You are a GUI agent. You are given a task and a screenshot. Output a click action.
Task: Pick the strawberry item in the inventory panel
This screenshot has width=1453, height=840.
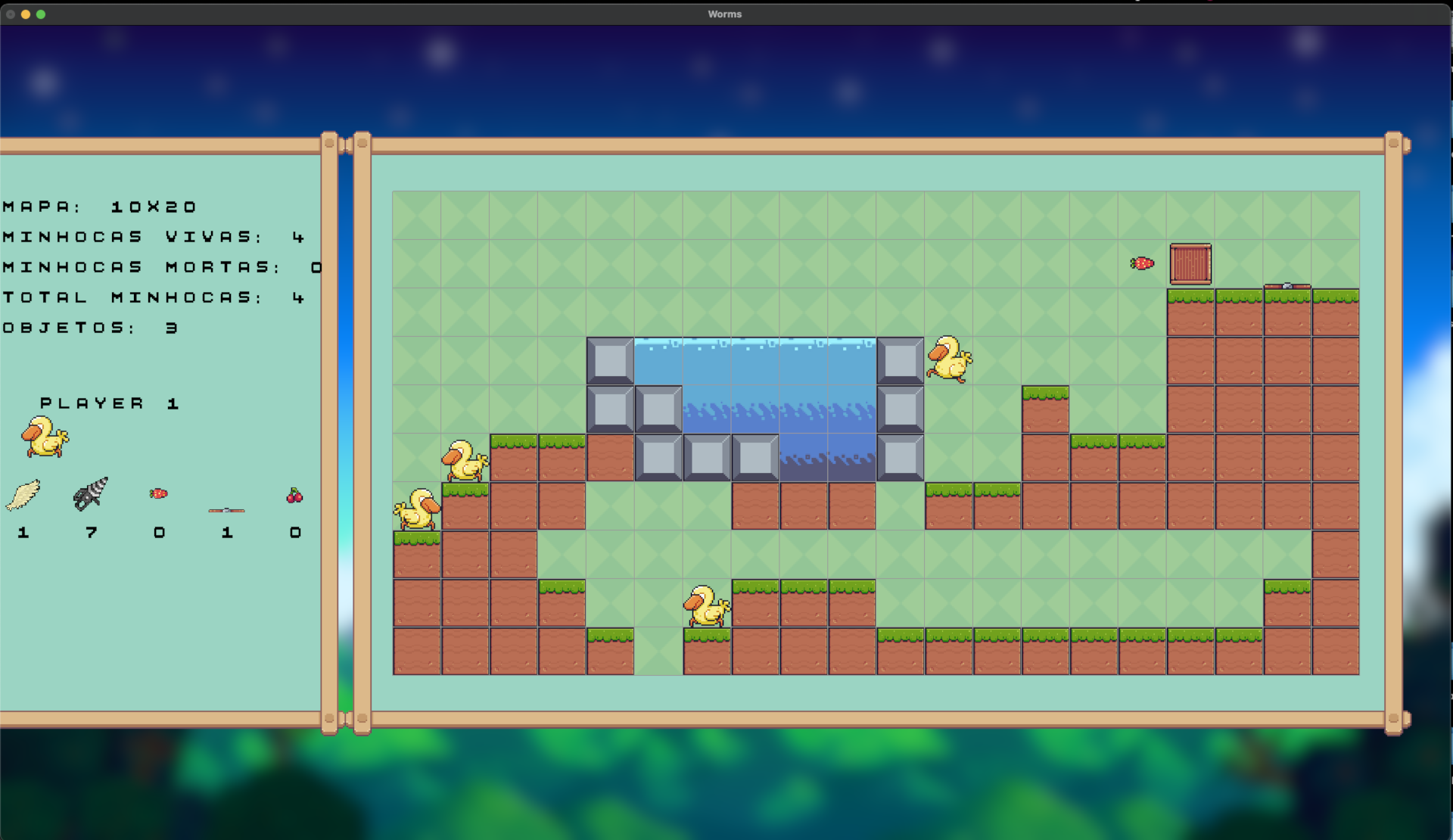[x=159, y=494]
